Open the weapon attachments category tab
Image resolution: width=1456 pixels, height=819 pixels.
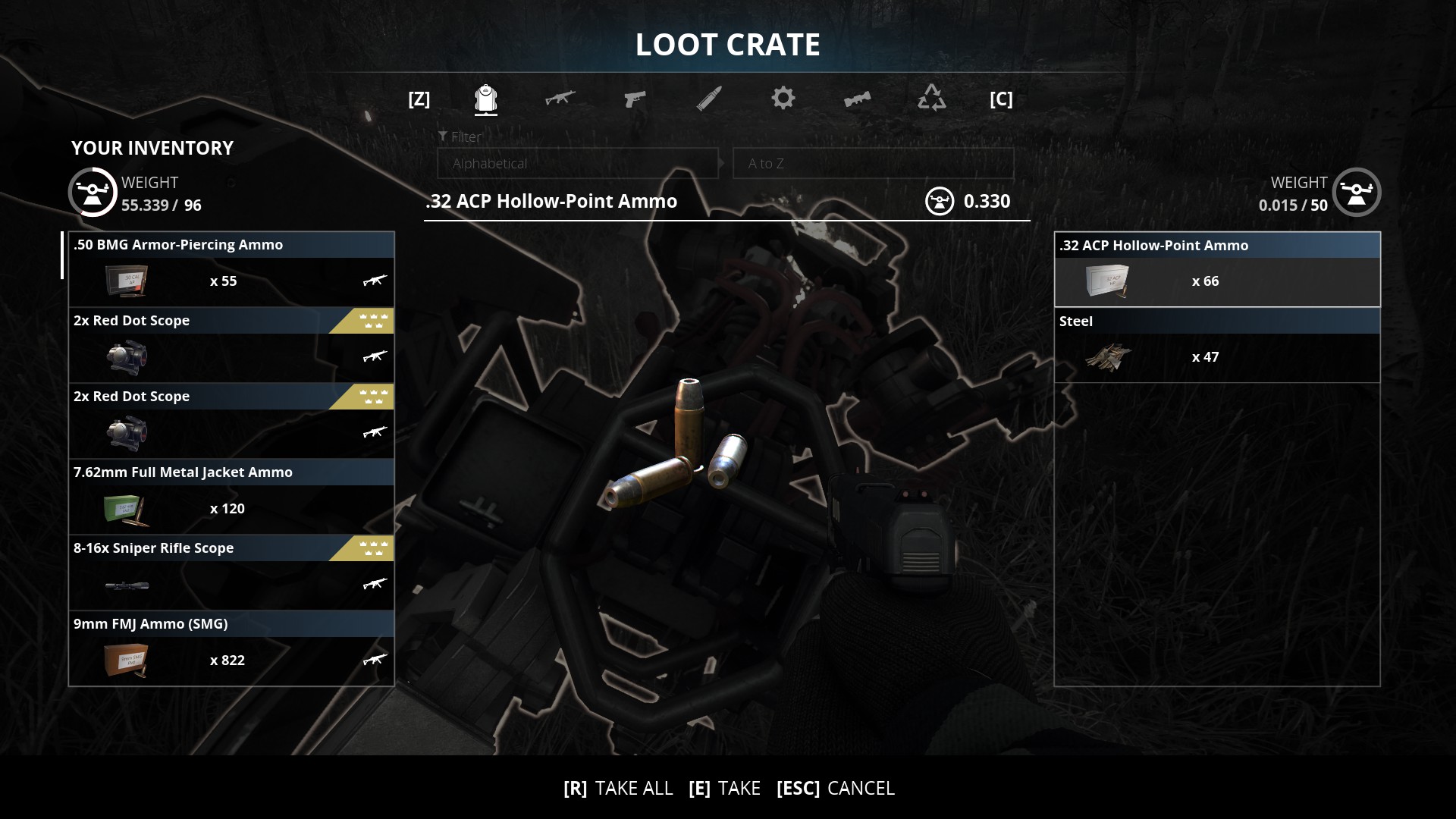click(x=857, y=99)
